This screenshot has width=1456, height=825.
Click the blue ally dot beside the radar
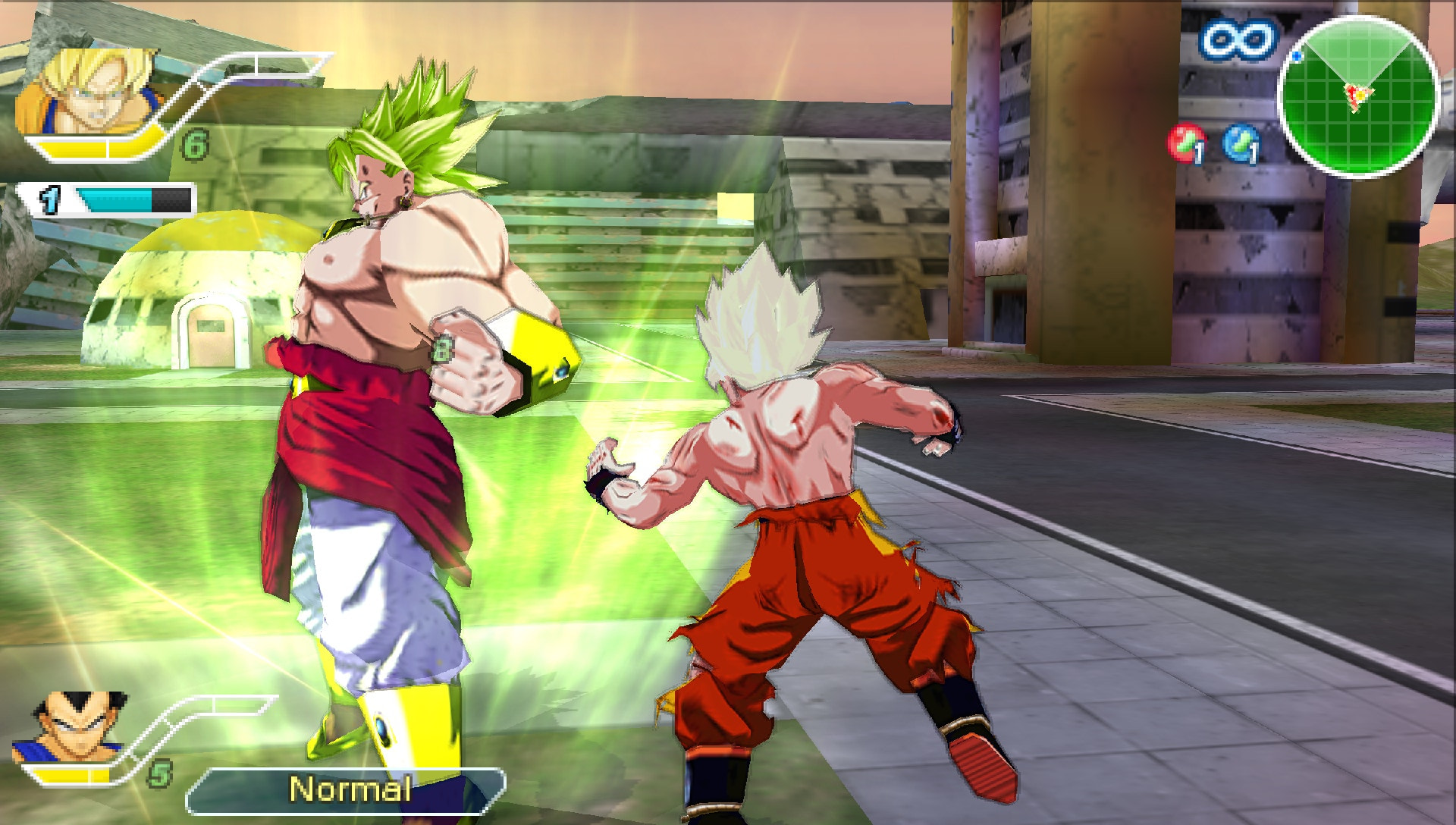(x=1298, y=55)
